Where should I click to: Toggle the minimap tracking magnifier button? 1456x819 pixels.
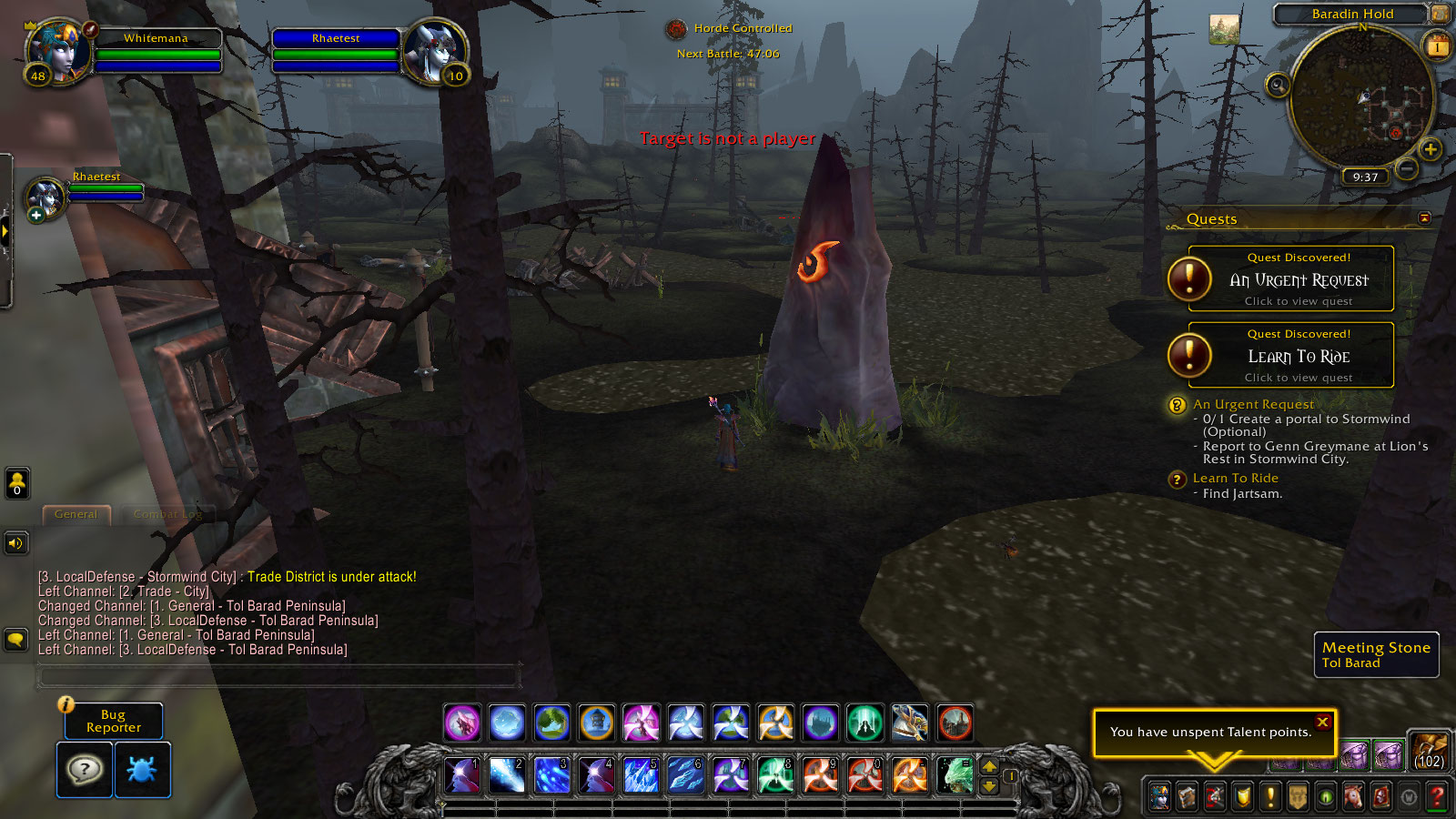(x=1278, y=86)
